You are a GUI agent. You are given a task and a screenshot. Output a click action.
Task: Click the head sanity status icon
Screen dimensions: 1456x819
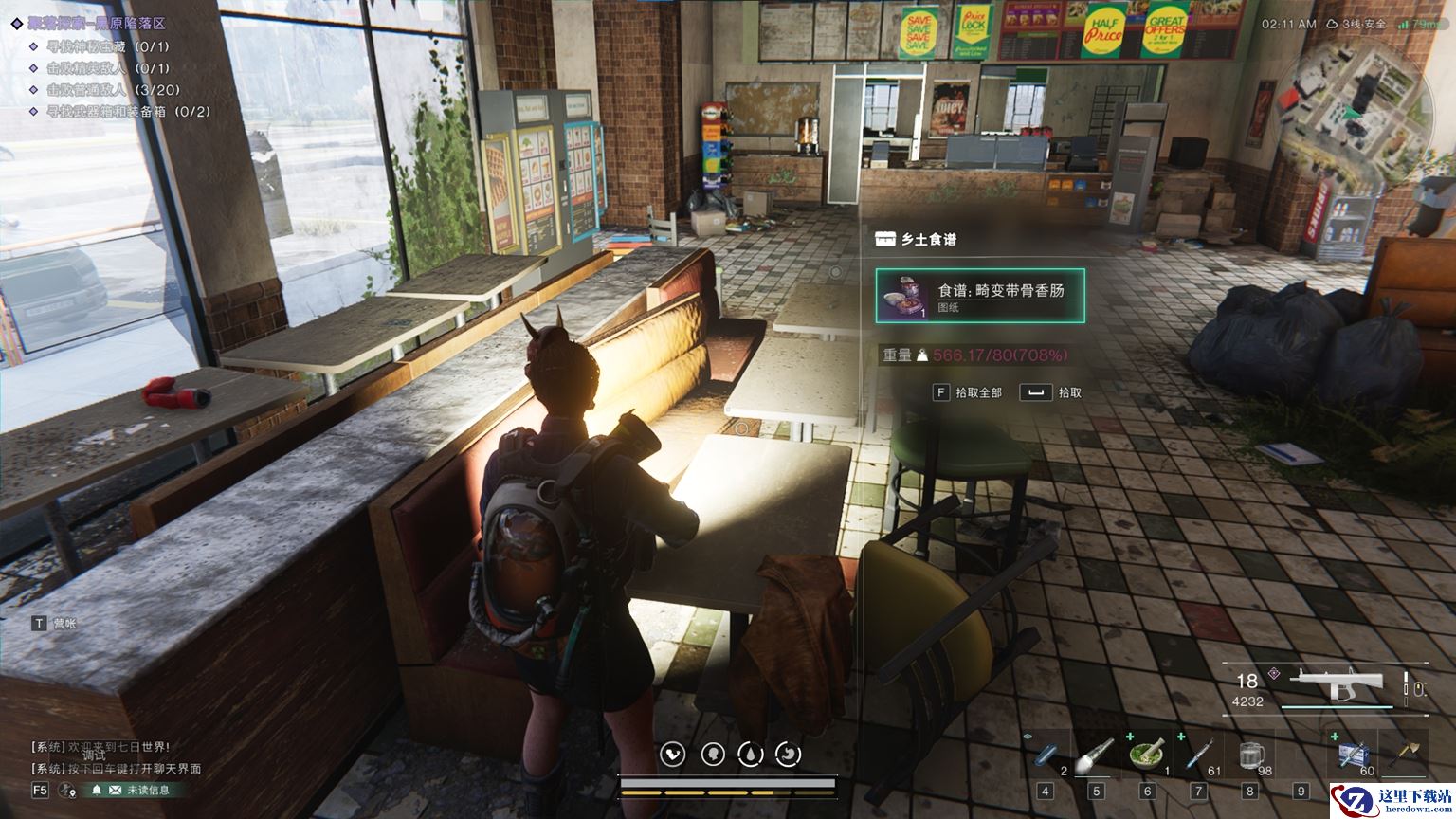tap(712, 755)
